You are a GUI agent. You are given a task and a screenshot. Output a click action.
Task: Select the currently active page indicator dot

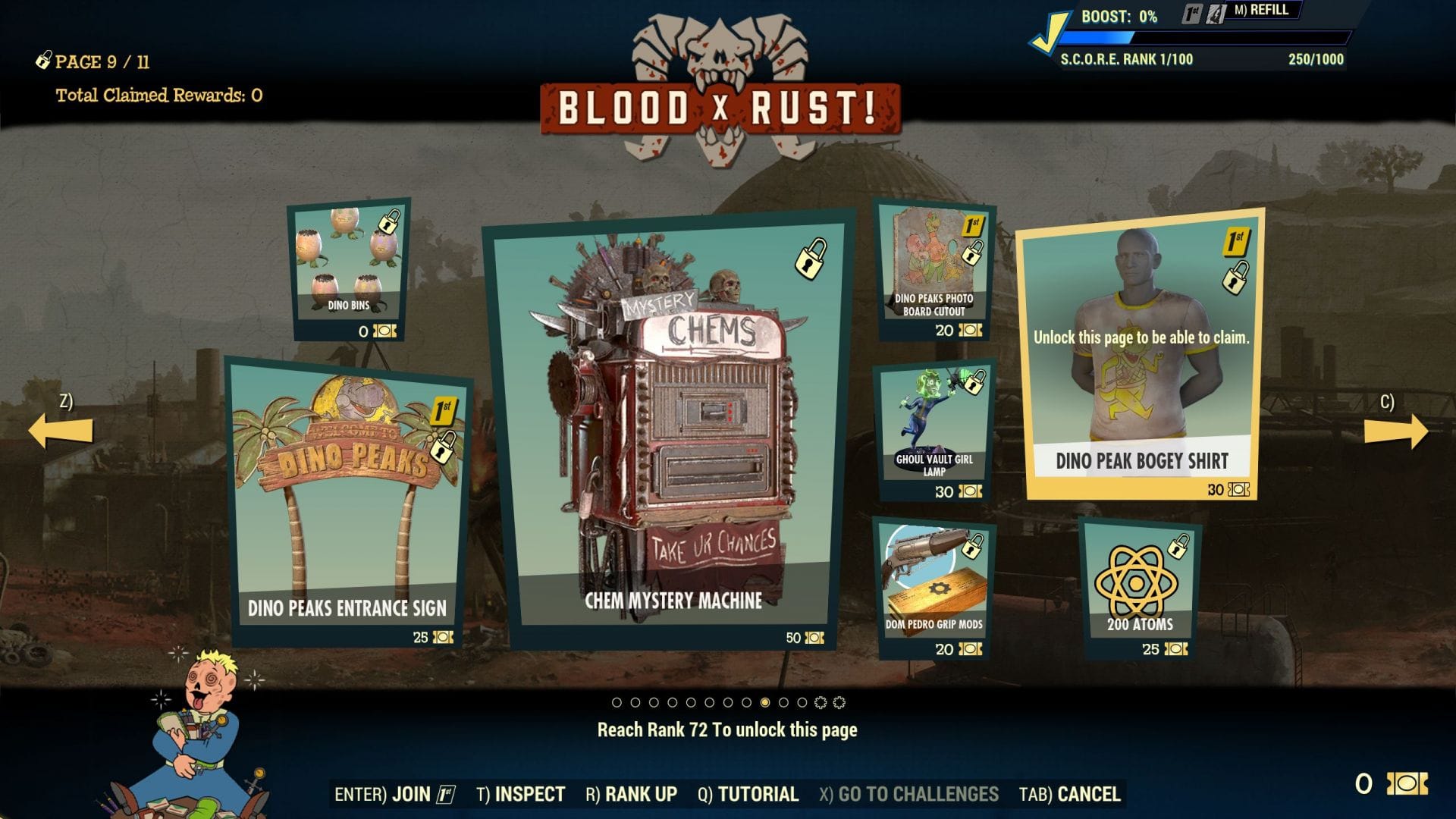(766, 701)
